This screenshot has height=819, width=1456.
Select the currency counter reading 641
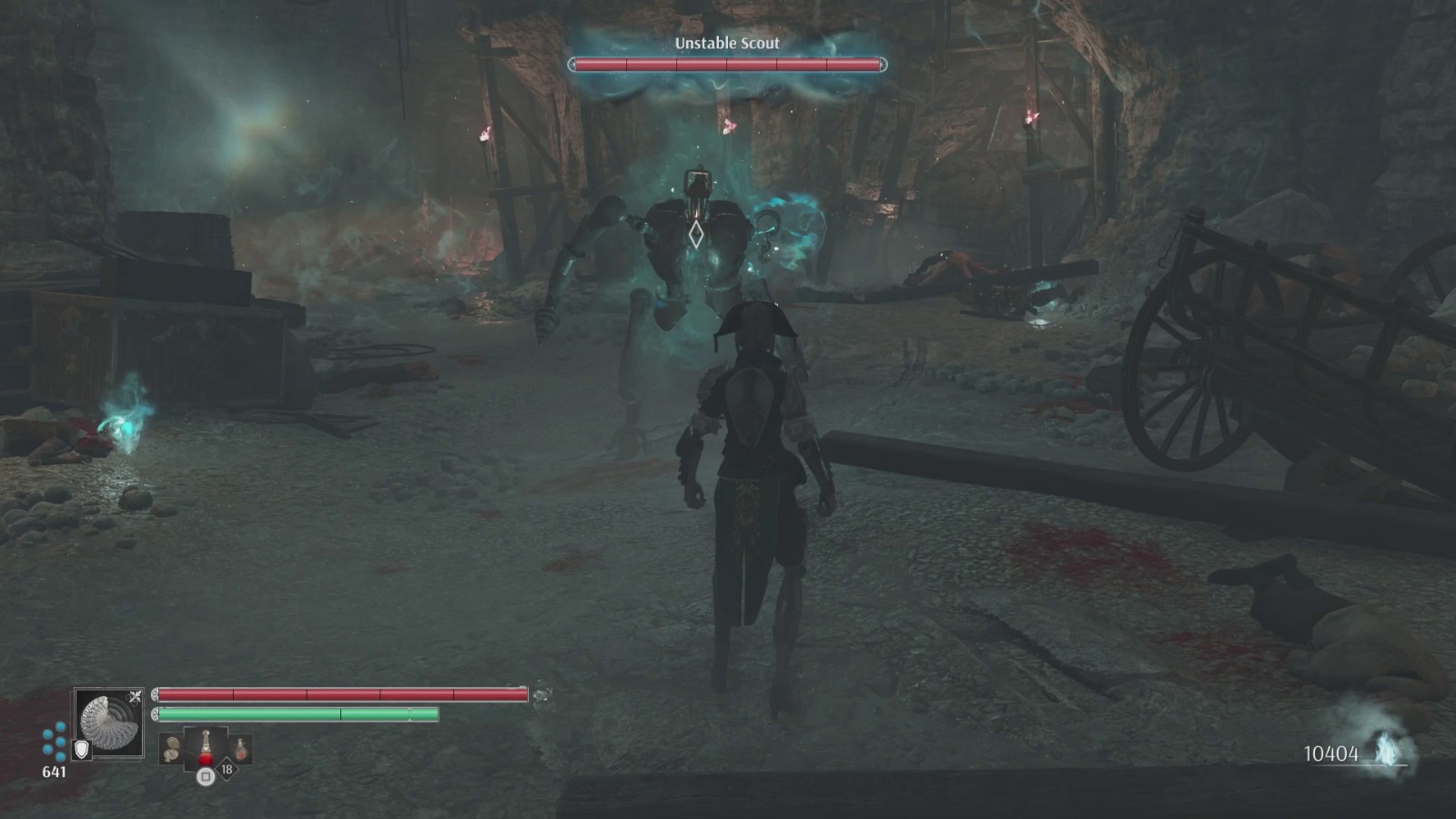pyautogui.click(x=54, y=771)
